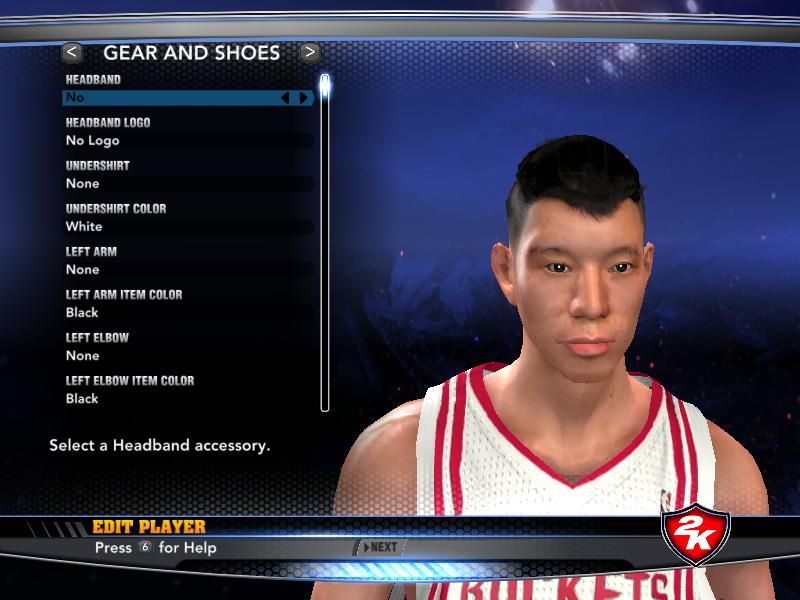Image resolution: width=800 pixels, height=600 pixels.
Task: Cycle Headband value right with the small arrow
Action: [x=303, y=98]
